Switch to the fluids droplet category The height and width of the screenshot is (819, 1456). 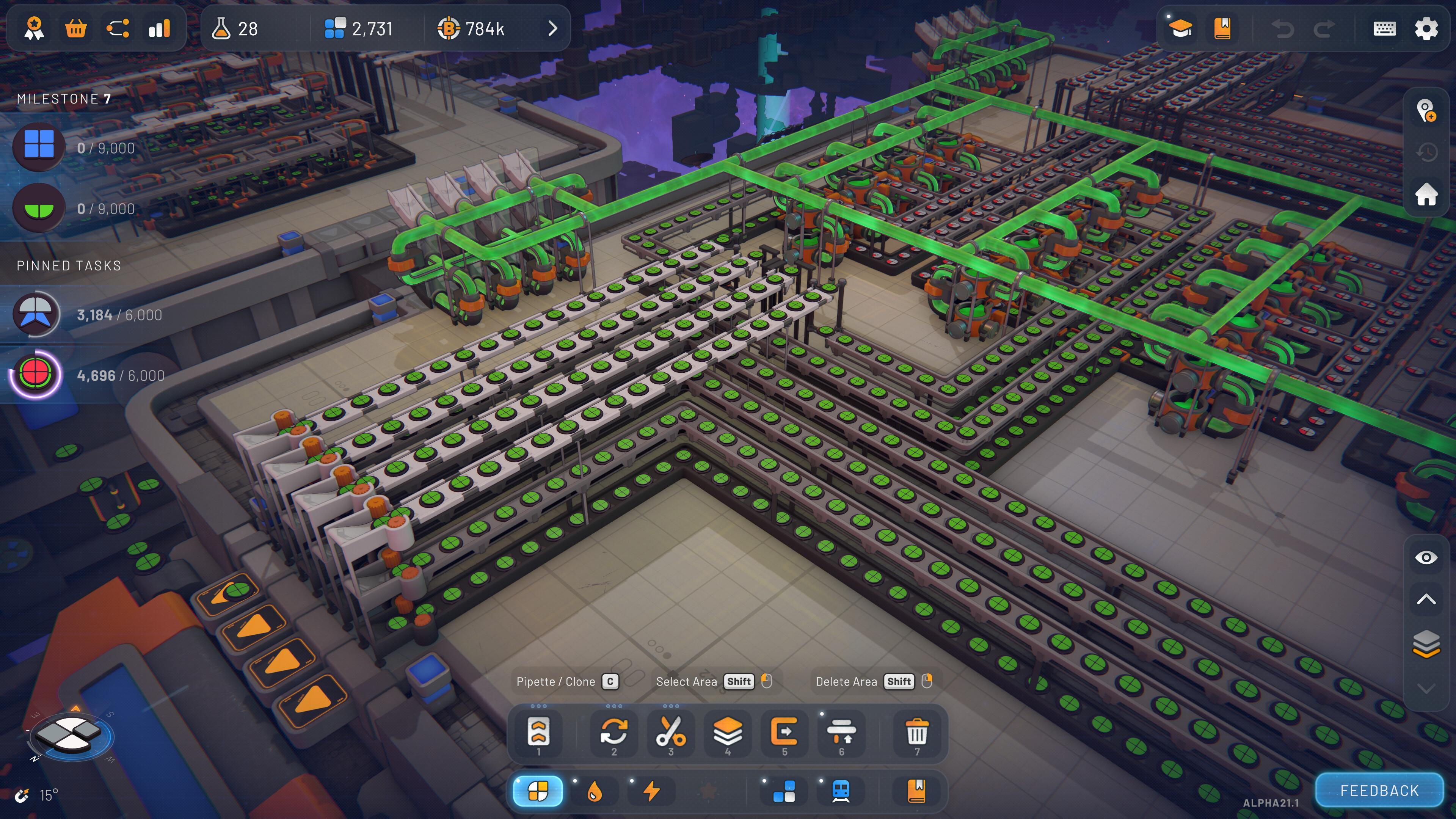[x=595, y=791]
